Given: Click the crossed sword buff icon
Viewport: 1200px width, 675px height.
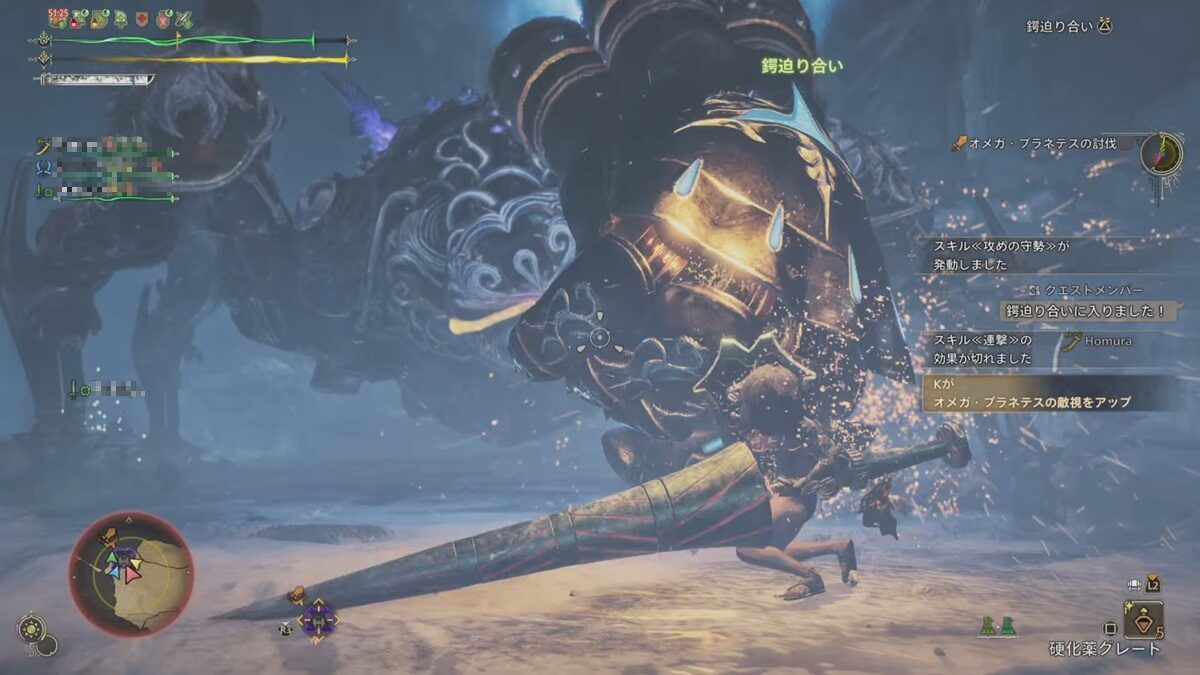Looking at the screenshot, I should (x=183, y=19).
